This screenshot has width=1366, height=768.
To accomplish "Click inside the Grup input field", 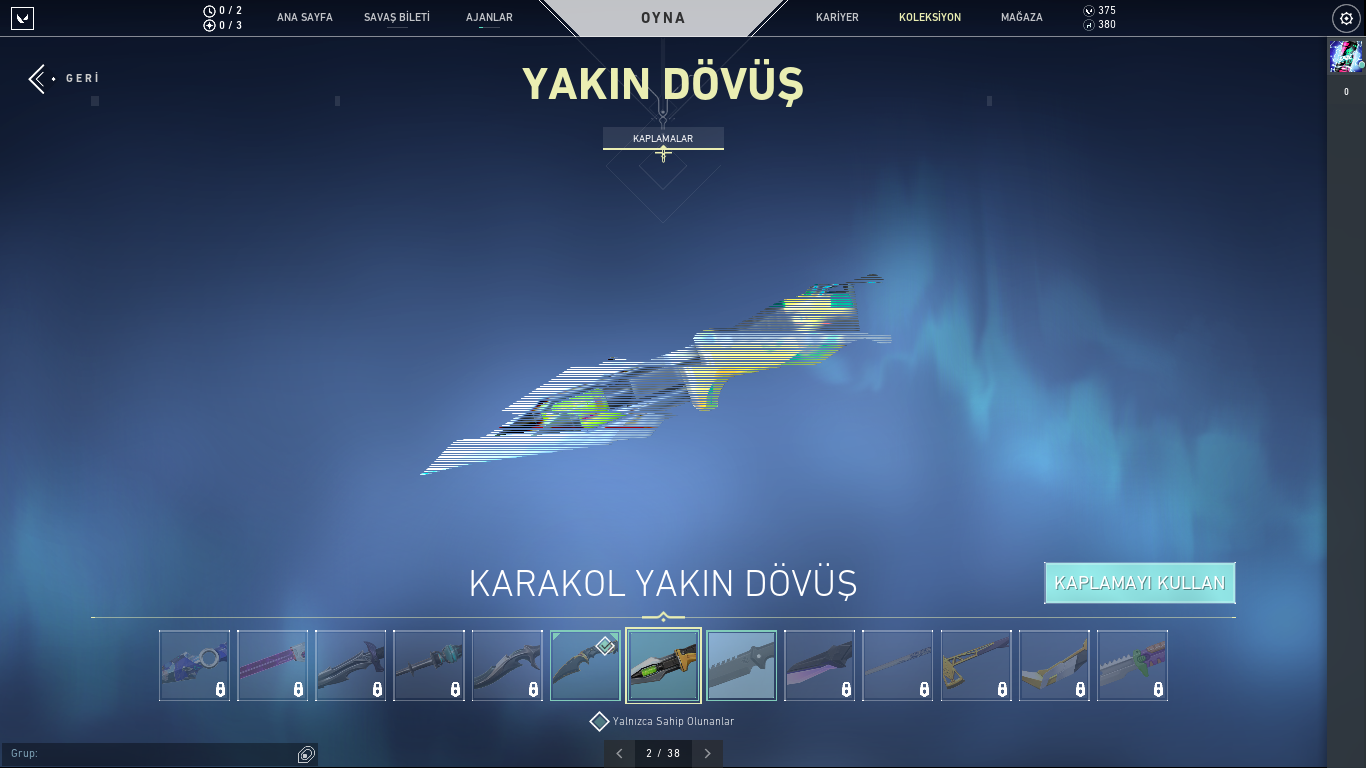I will pos(150,753).
